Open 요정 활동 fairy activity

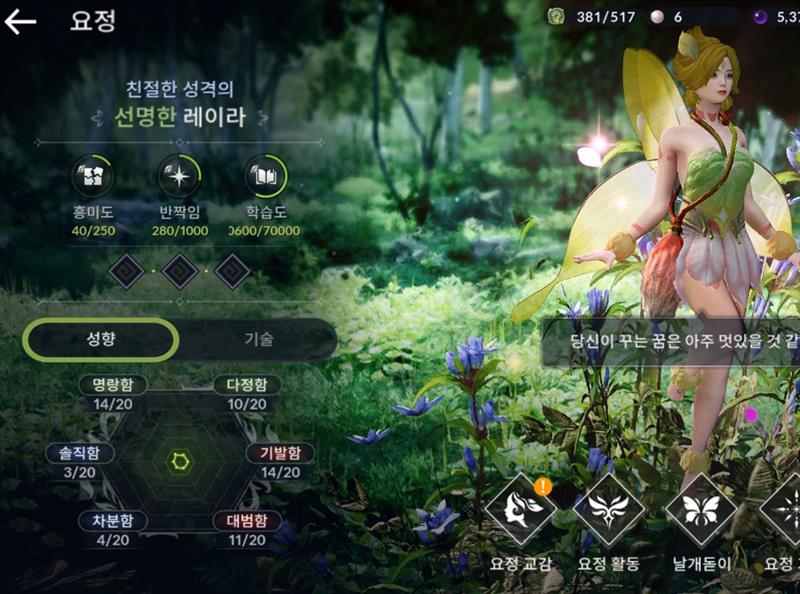(608, 510)
